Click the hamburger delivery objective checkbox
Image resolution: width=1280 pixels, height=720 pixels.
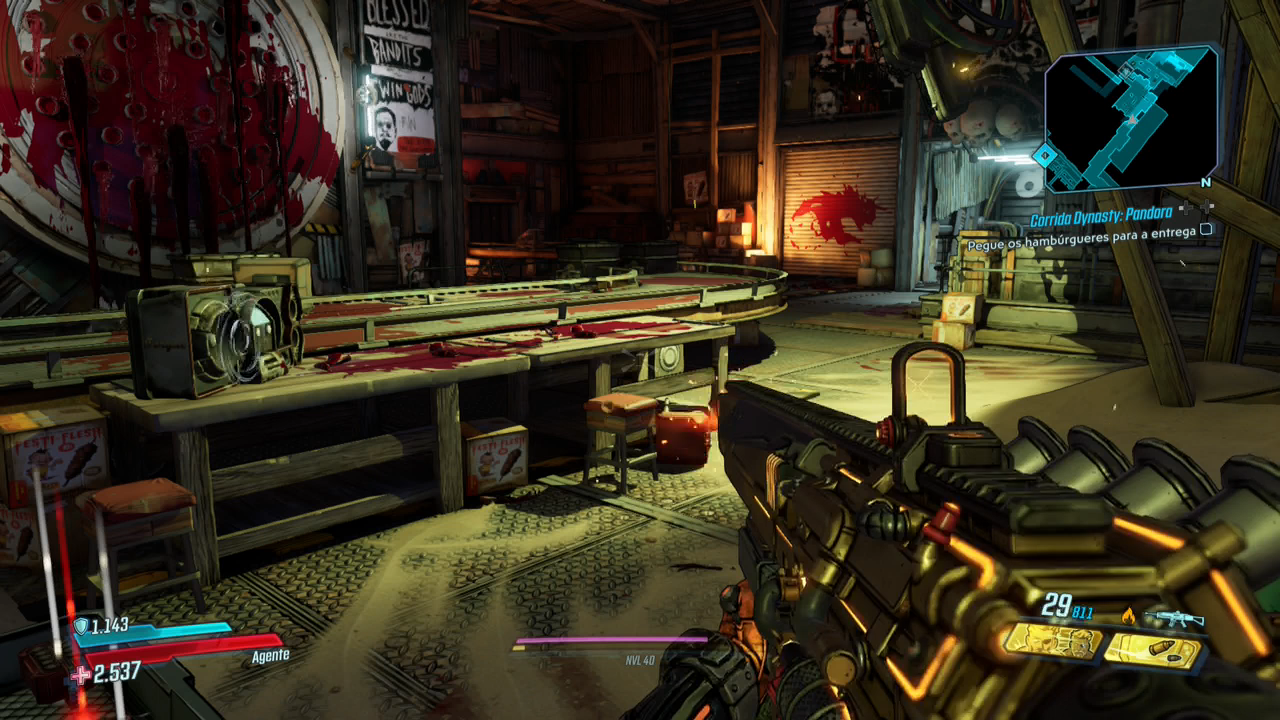[x=1206, y=229]
